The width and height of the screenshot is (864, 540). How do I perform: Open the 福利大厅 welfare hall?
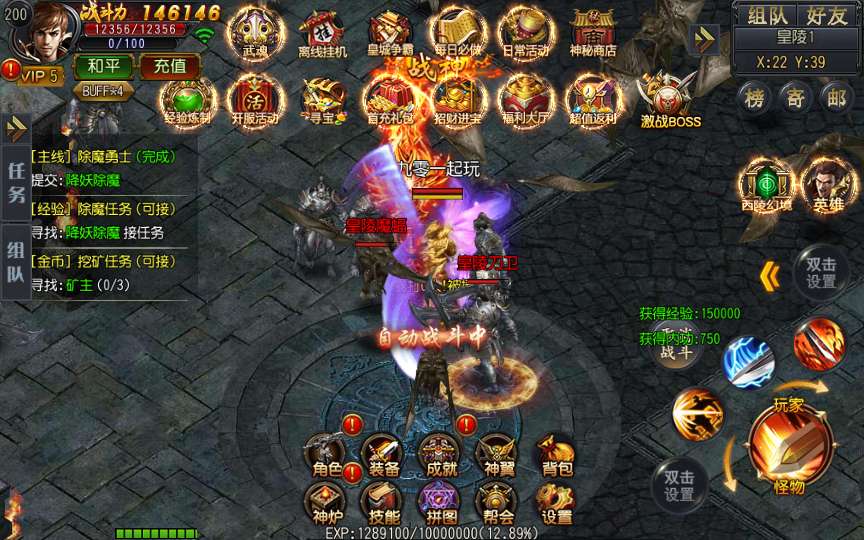pos(523,100)
